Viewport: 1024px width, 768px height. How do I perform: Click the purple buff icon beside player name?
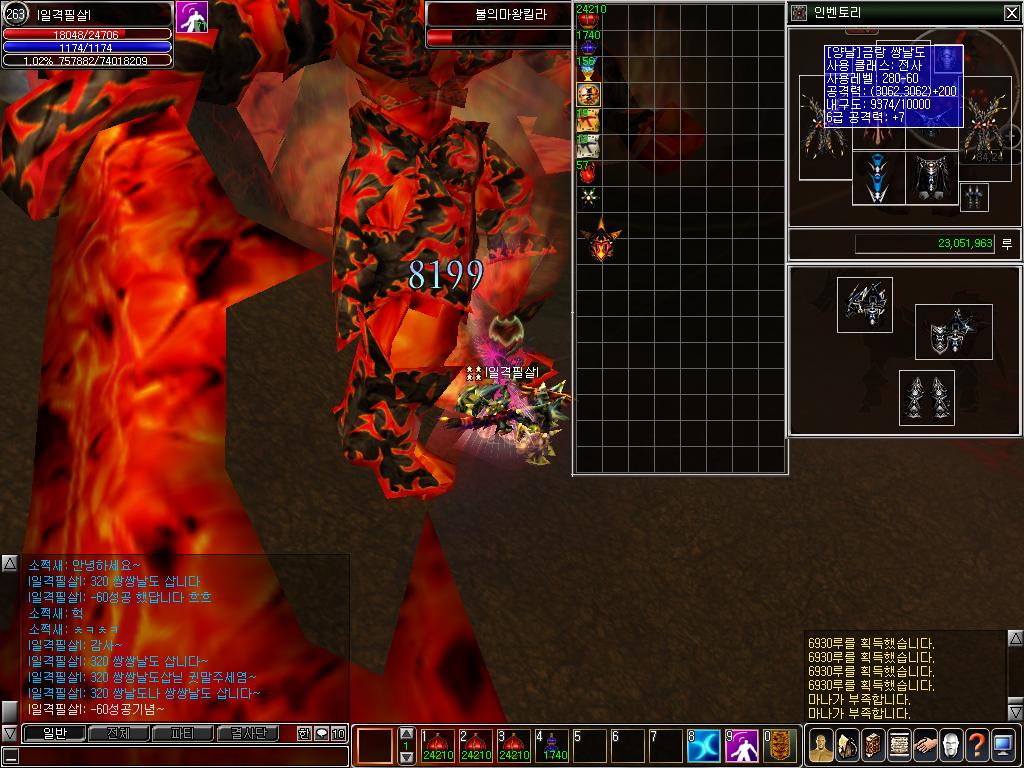point(192,17)
